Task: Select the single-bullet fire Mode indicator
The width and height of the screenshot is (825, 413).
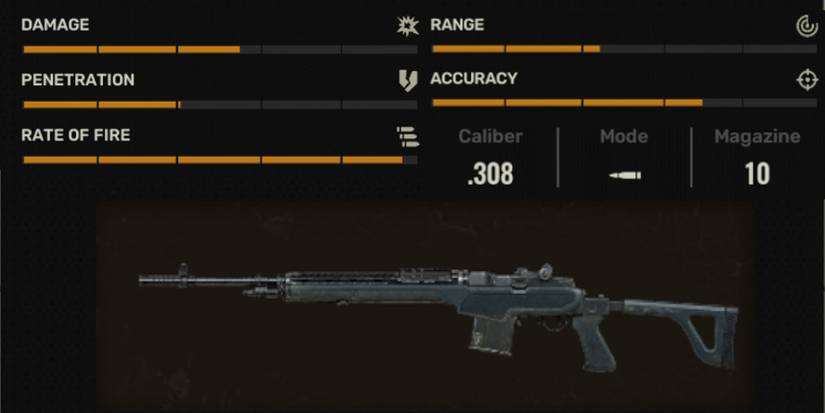Action: tap(625, 175)
